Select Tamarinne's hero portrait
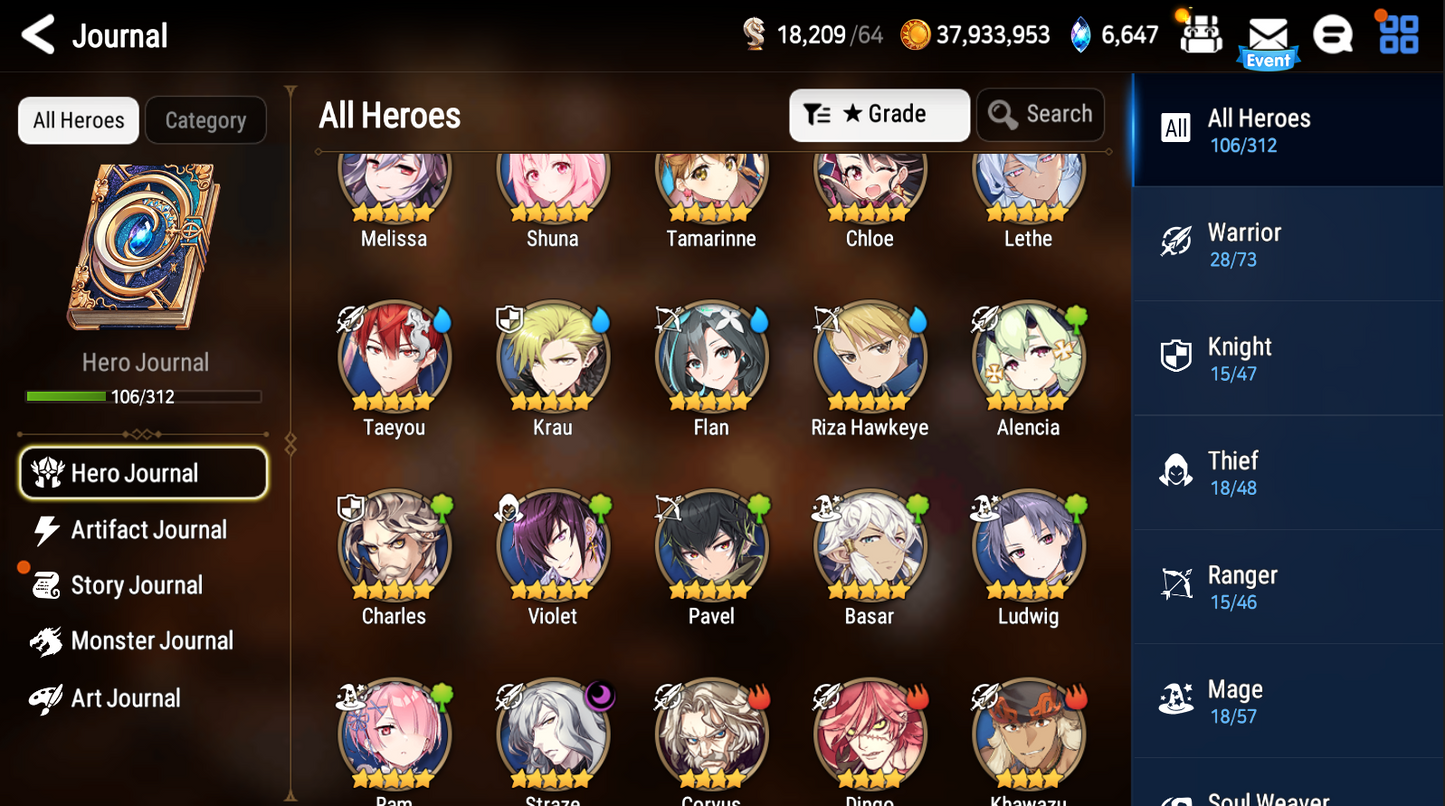Viewport: 1445px width, 806px height. (x=710, y=178)
